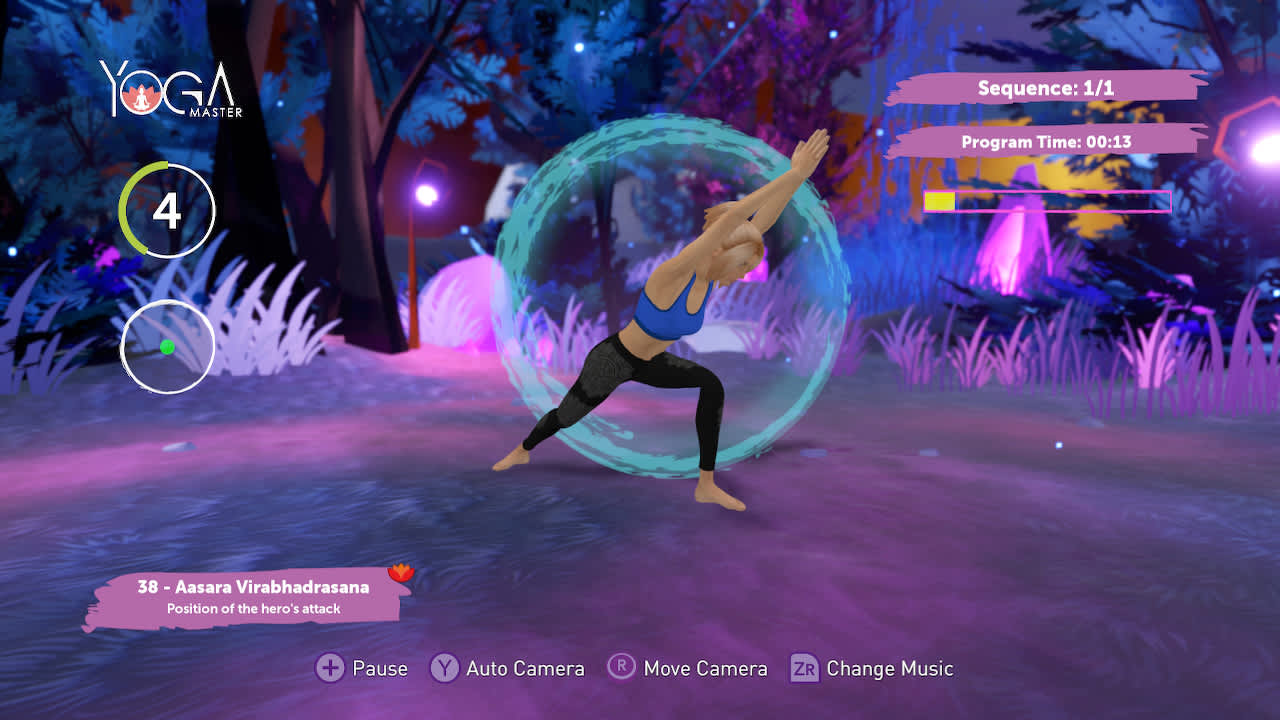Click the yellow progress bar
Screen dimensions: 1280x720
(x=939, y=200)
